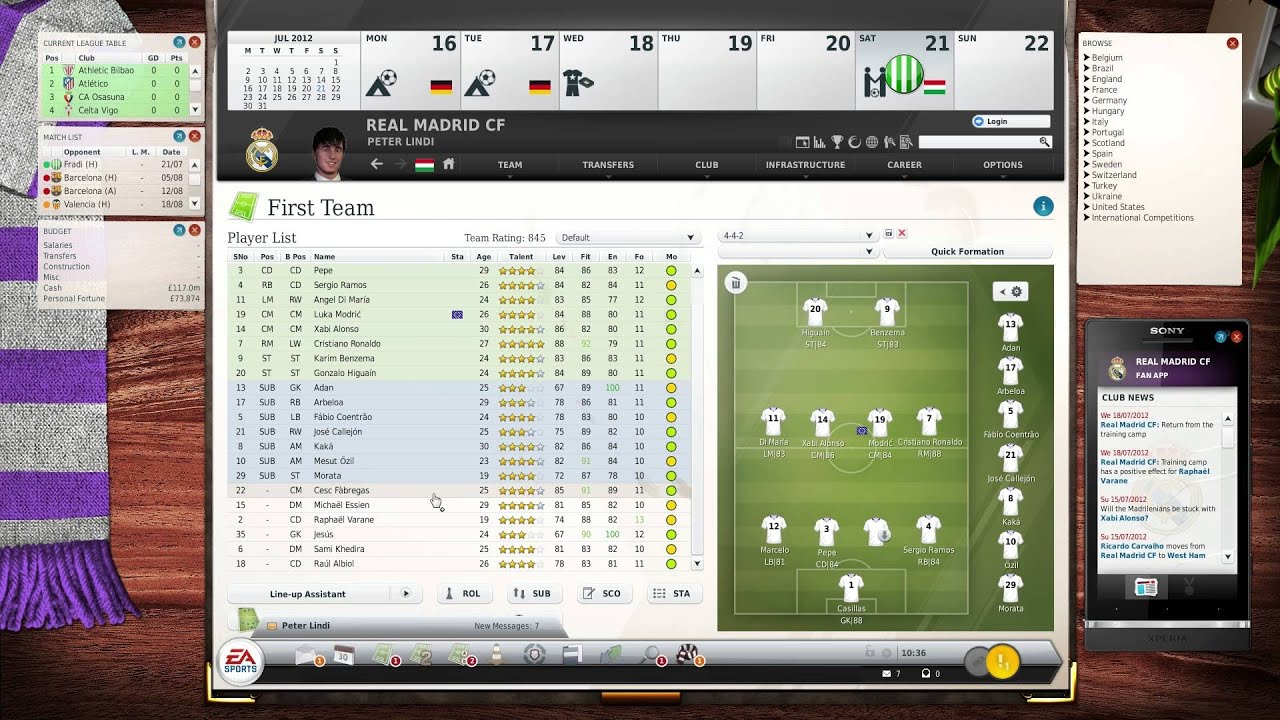Viewport: 1280px width, 720px height.
Task: Switch to the TRANSFERS tab
Action: (608, 165)
